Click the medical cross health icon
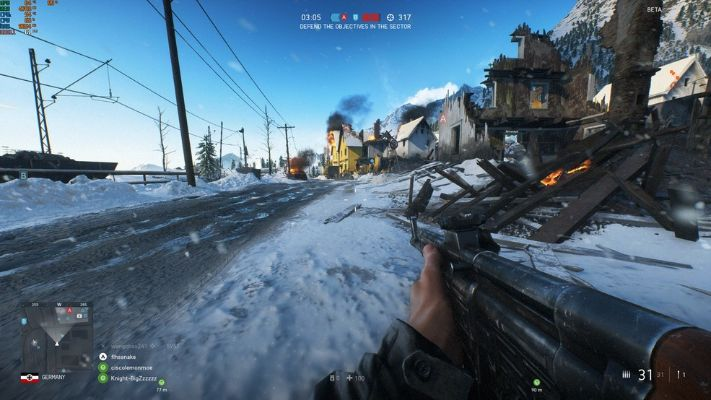 (x=348, y=379)
